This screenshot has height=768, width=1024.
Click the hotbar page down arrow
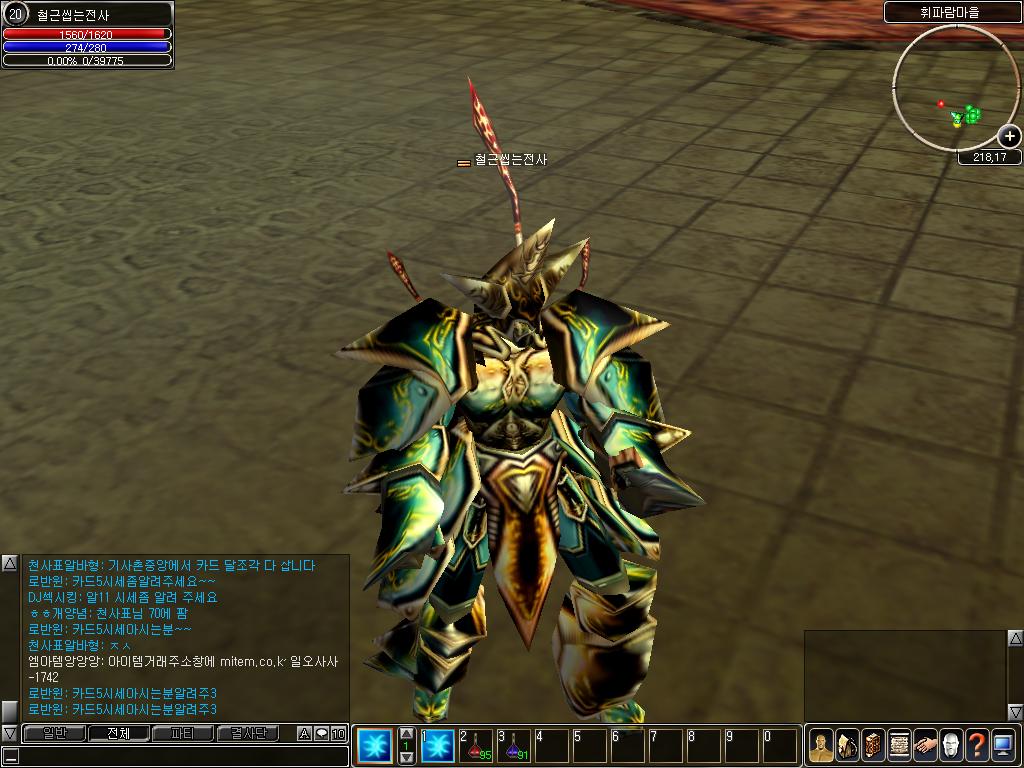point(406,758)
